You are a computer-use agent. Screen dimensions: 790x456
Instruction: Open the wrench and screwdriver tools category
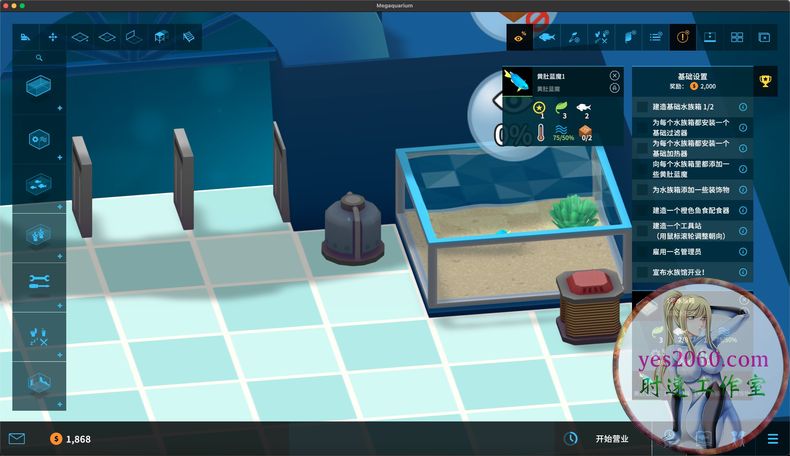40,281
